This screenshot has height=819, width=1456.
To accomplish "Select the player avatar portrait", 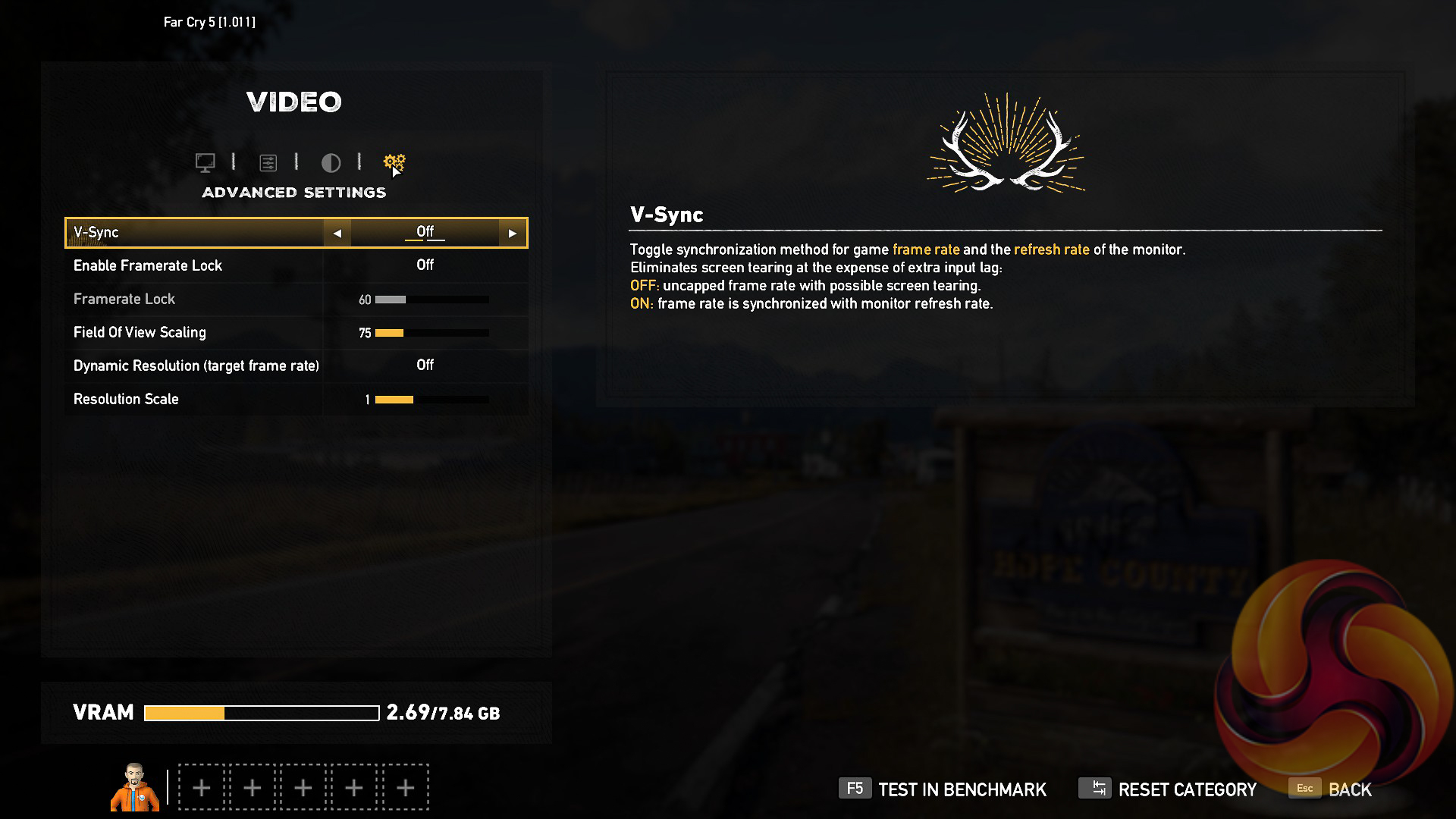I will (135, 787).
